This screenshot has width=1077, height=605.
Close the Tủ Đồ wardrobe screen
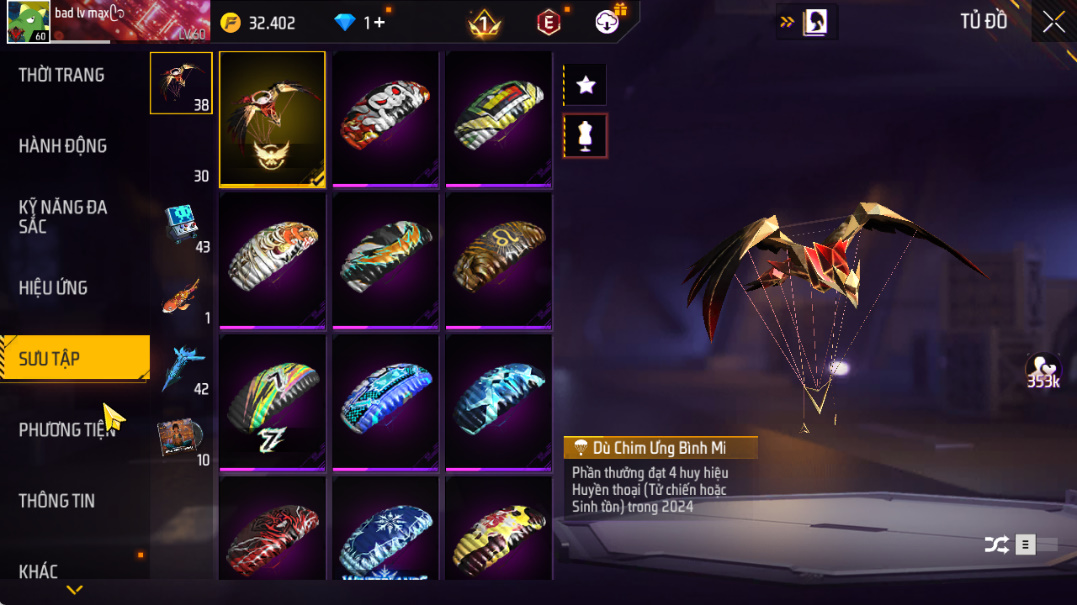pyautogui.click(x=1054, y=22)
